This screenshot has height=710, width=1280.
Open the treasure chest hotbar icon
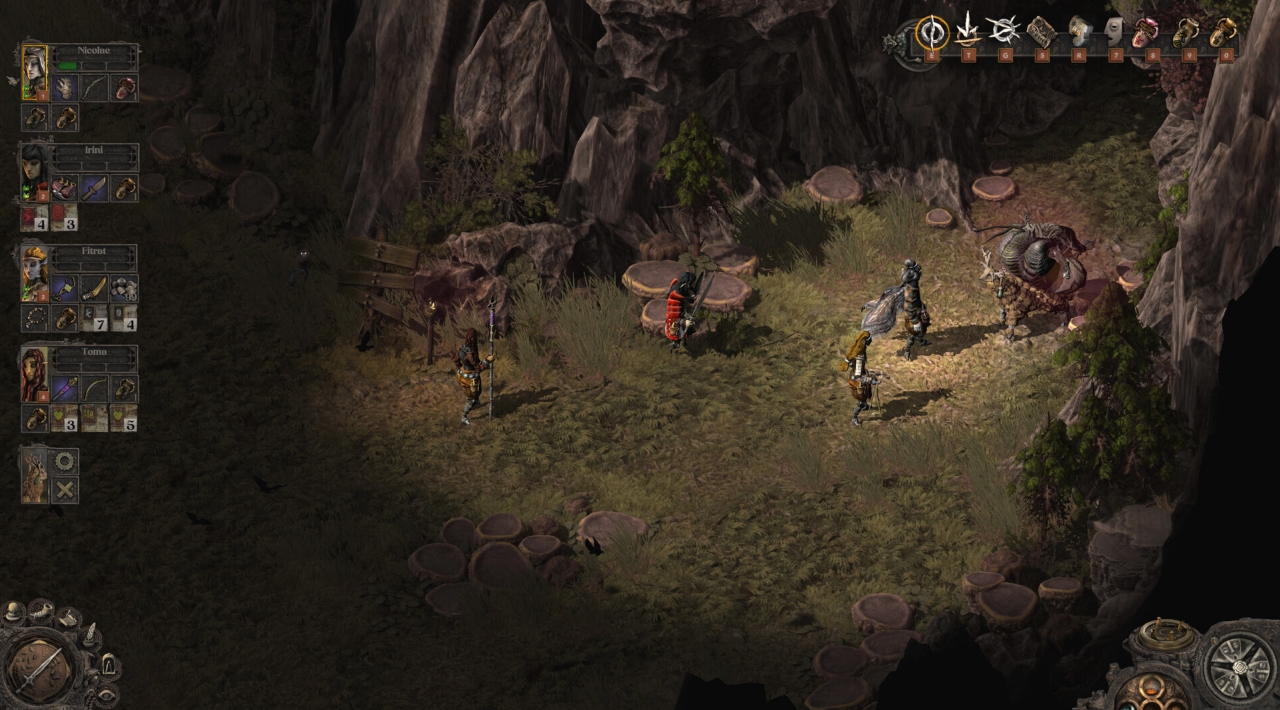[1041, 32]
